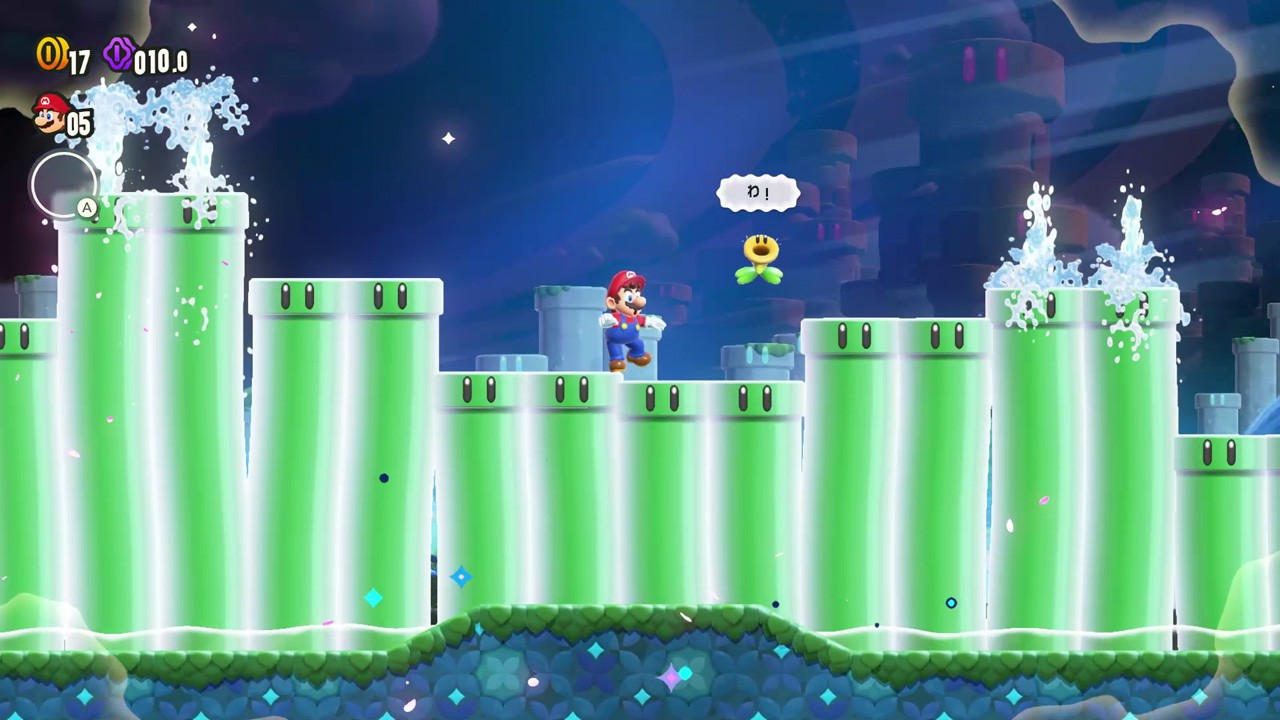This screenshot has height=720, width=1280.
Task: Click the white star in the sky
Action: click(x=447, y=139)
